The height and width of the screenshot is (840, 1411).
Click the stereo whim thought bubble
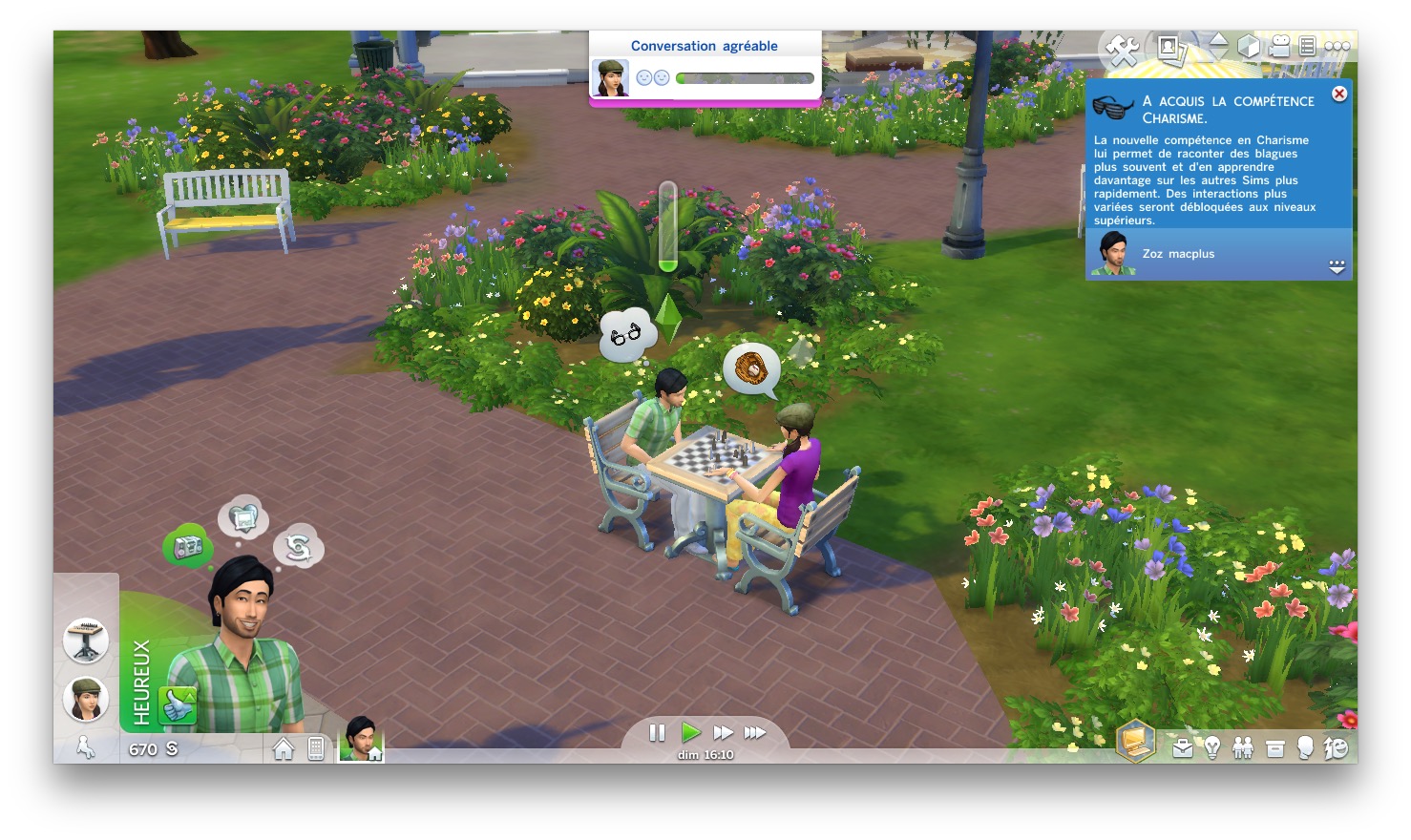188,547
